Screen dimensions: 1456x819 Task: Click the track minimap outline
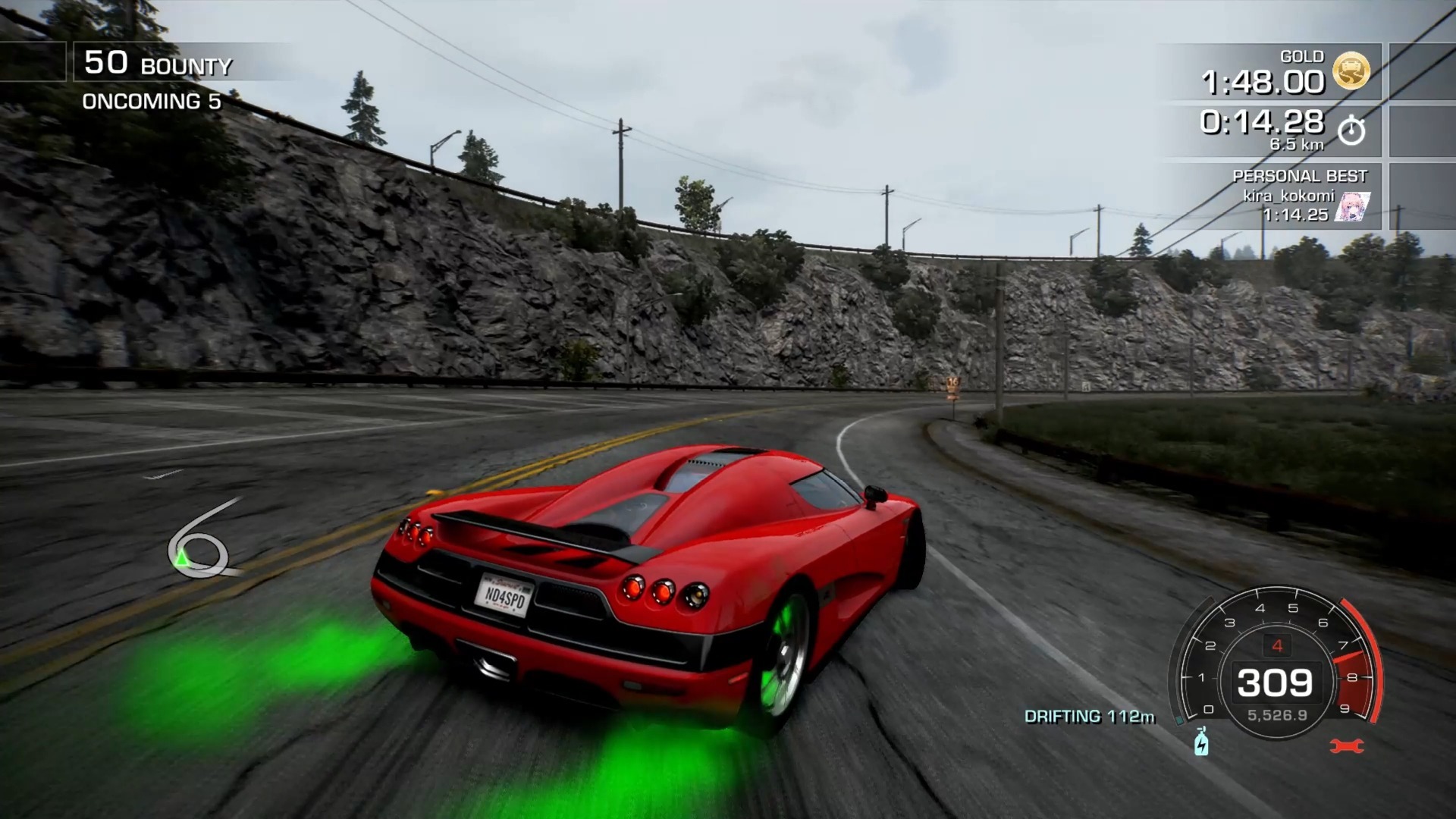tap(199, 542)
